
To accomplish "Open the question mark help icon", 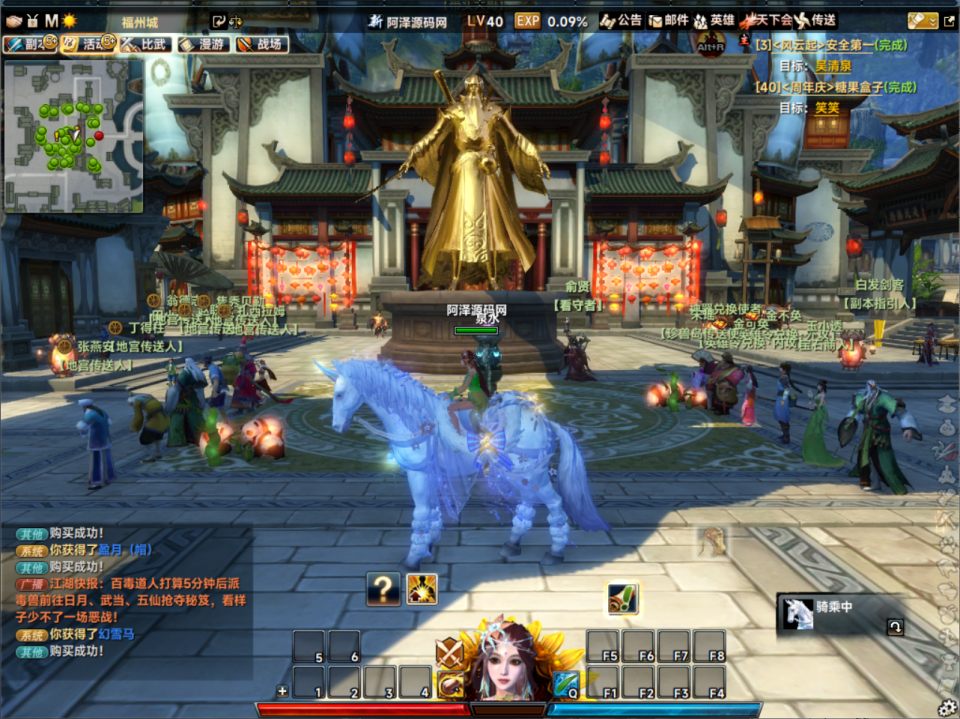I will click(x=383, y=589).
